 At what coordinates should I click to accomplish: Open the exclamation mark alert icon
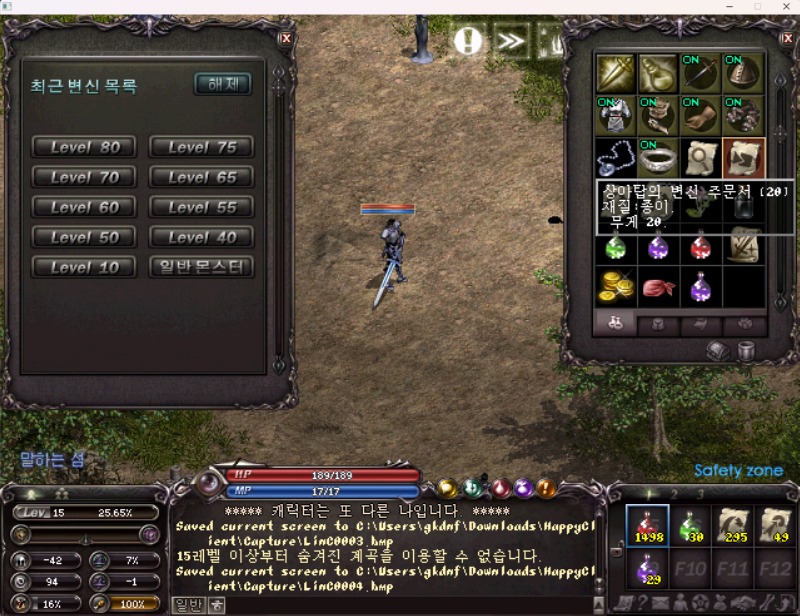468,40
